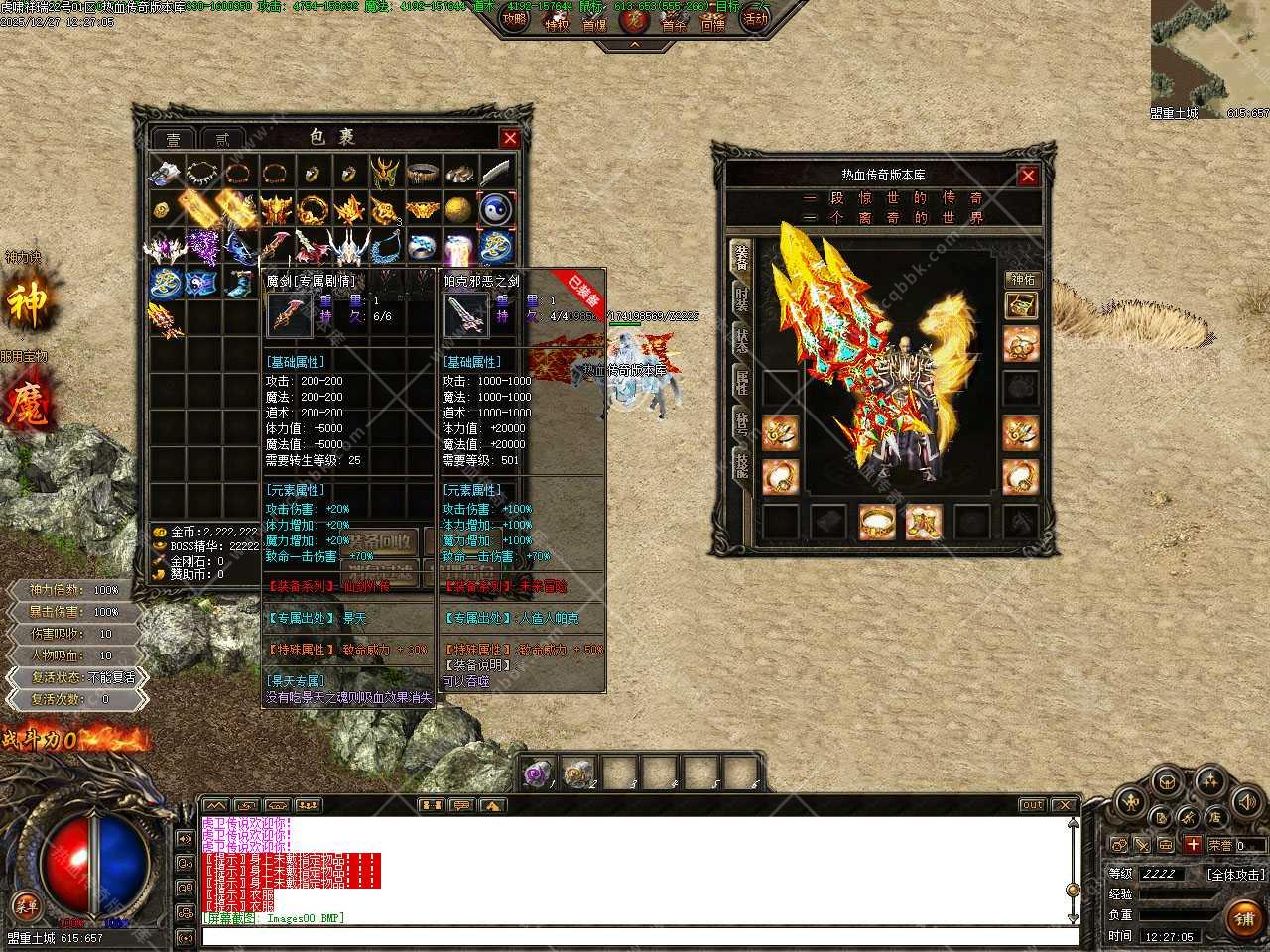Open the 状态 status tab

click(x=741, y=338)
